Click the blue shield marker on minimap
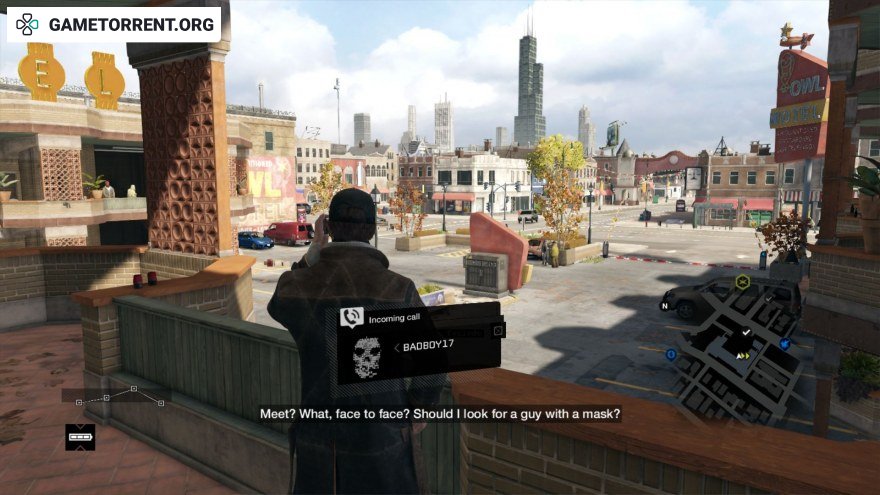The width and height of the screenshot is (880, 495). click(x=785, y=344)
